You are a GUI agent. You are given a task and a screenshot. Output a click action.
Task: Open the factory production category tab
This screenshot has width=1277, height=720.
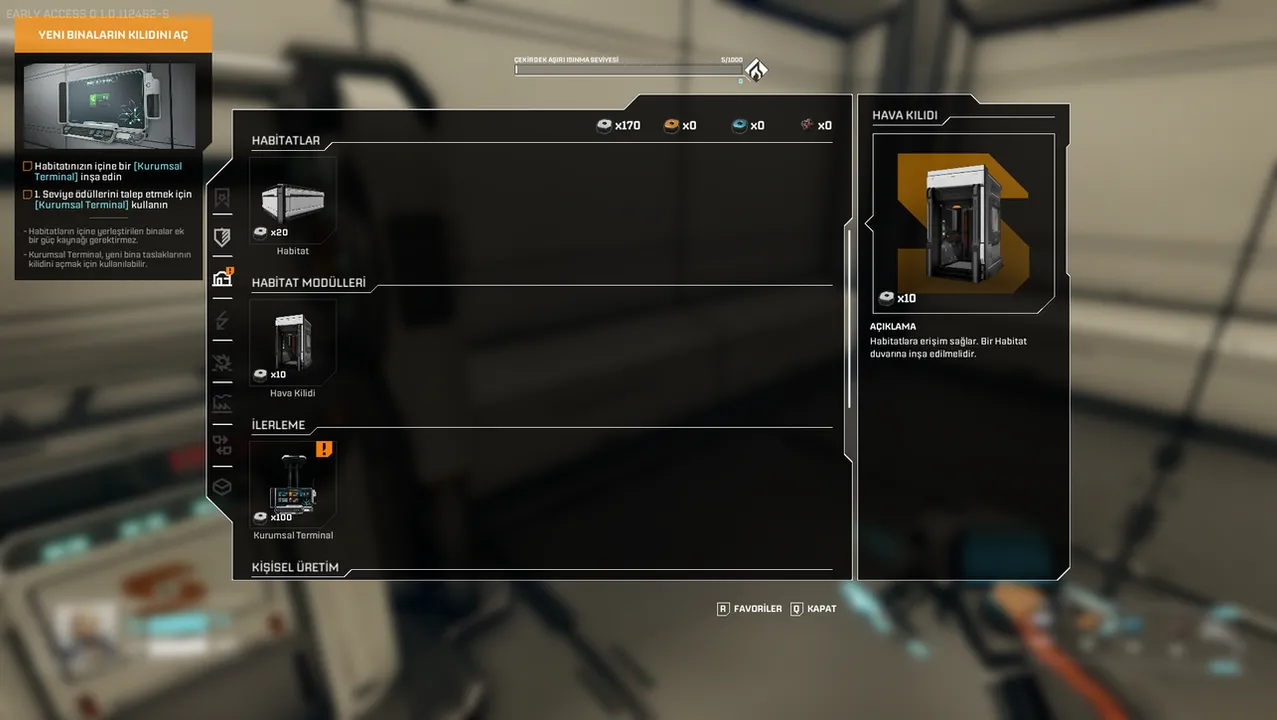click(x=222, y=404)
